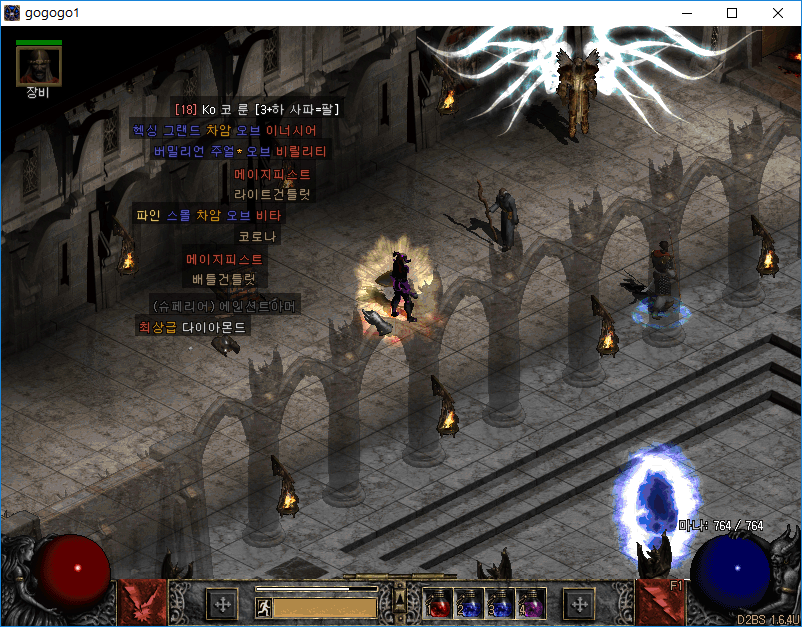The width and height of the screenshot is (802, 627).
Task: Pick up the 코로나 item label
Action: (258, 237)
